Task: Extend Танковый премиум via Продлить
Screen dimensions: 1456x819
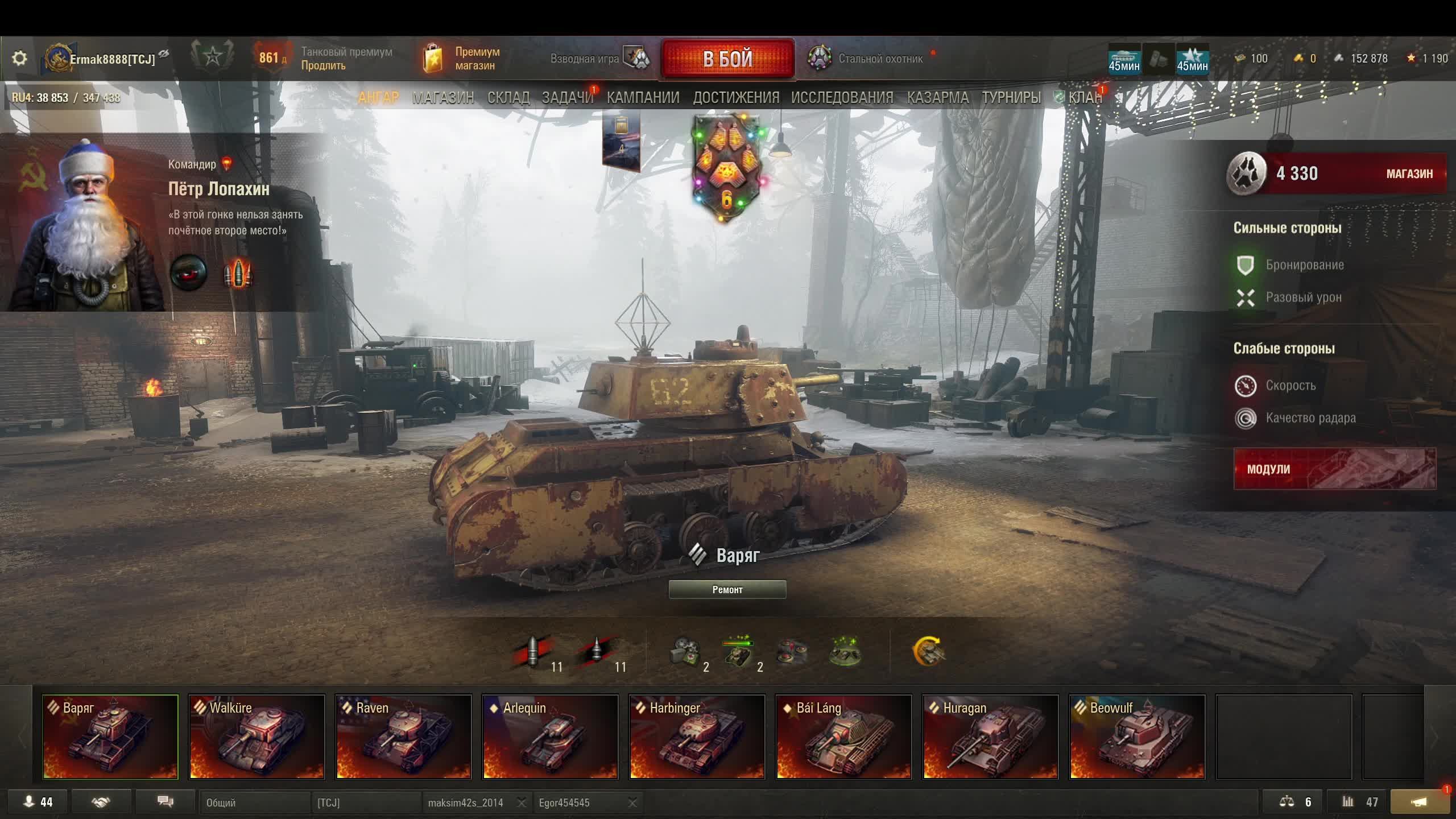Action: click(323, 66)
